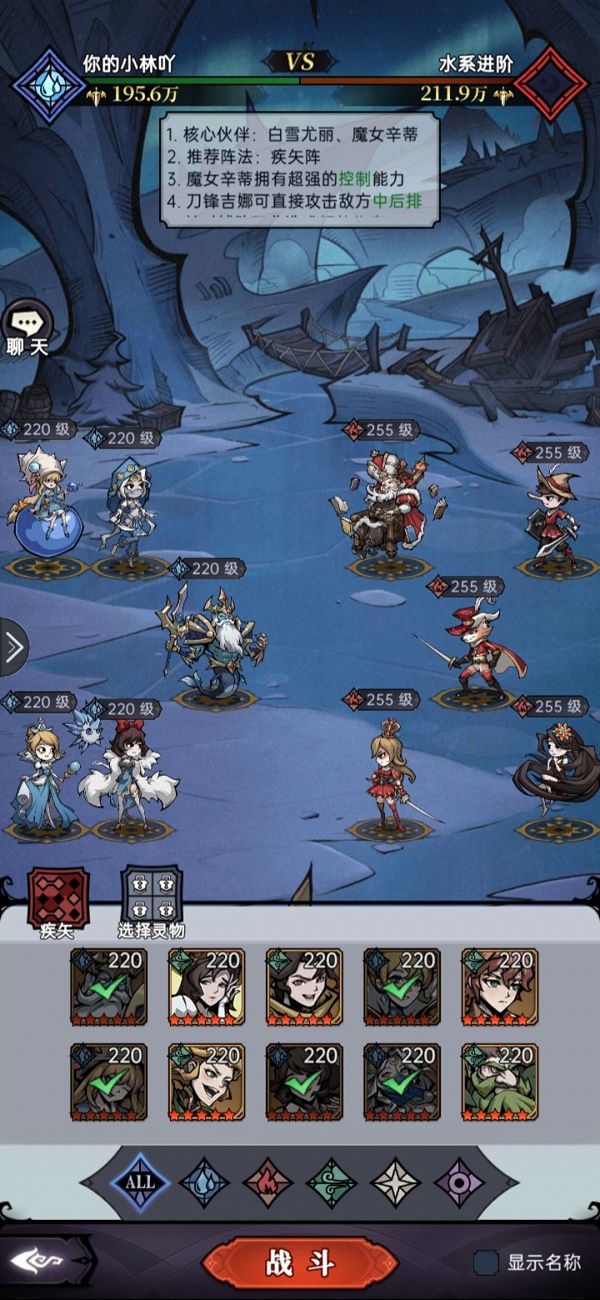The width and height of the screenshot is (600, 1300).
Task: Filter heroes by purple eye element
Action: pos(460,1181)
